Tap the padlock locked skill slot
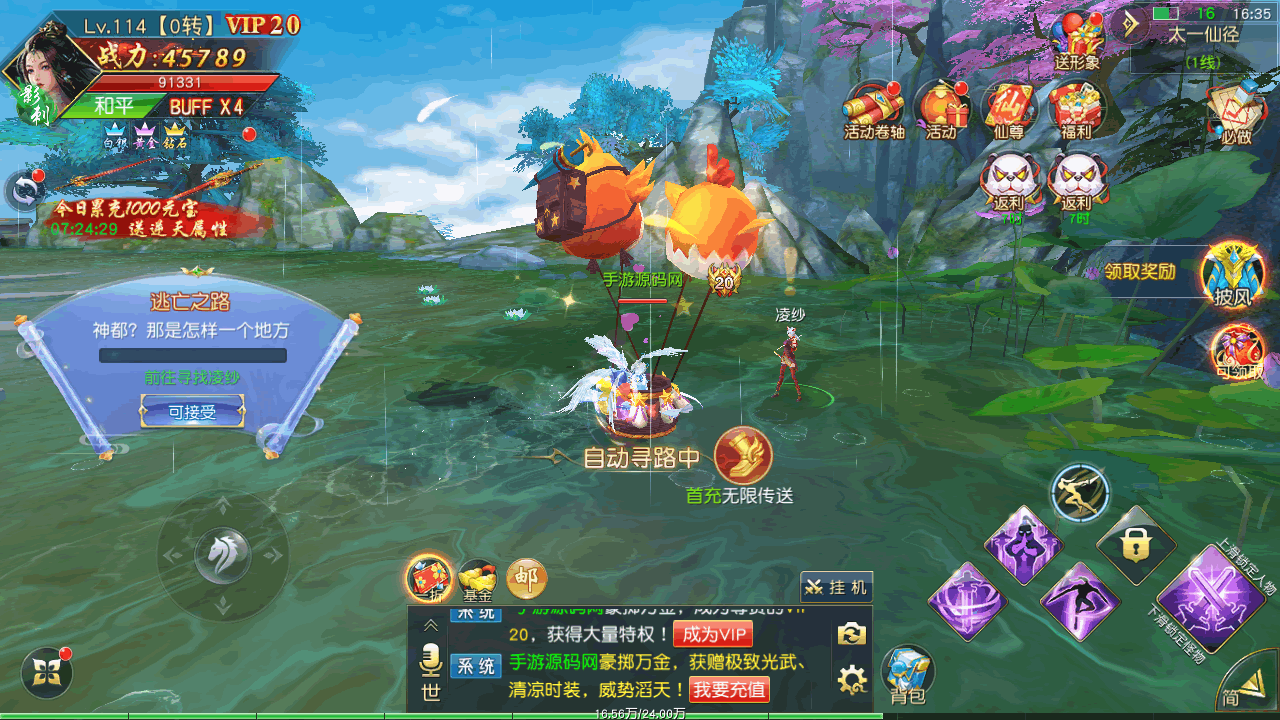Screen dimensions: 1280x720 click(x=1134, y=546)
